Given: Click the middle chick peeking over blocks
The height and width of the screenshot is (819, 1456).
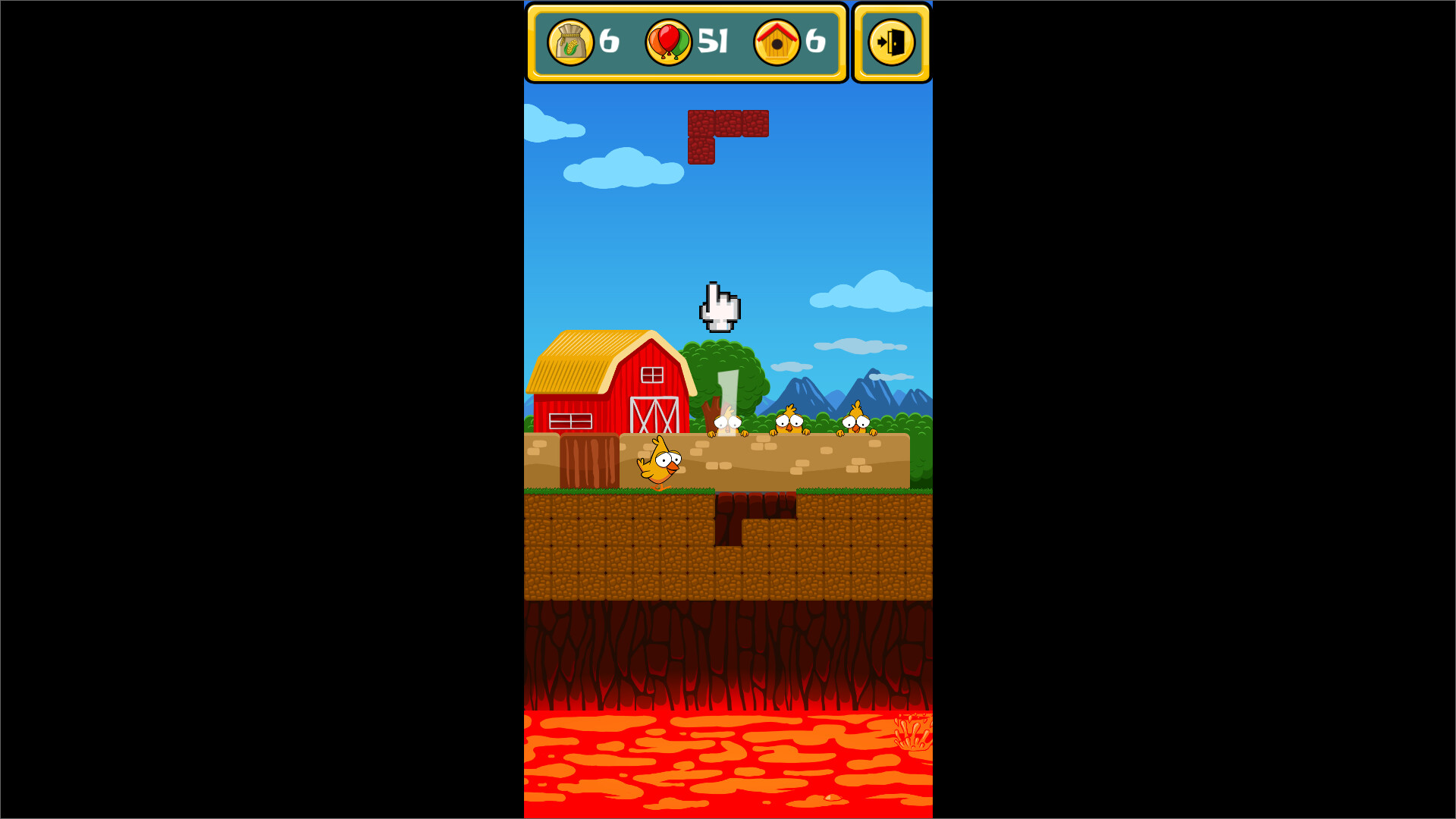Looking at the screenshot, I should coord(791,425).
